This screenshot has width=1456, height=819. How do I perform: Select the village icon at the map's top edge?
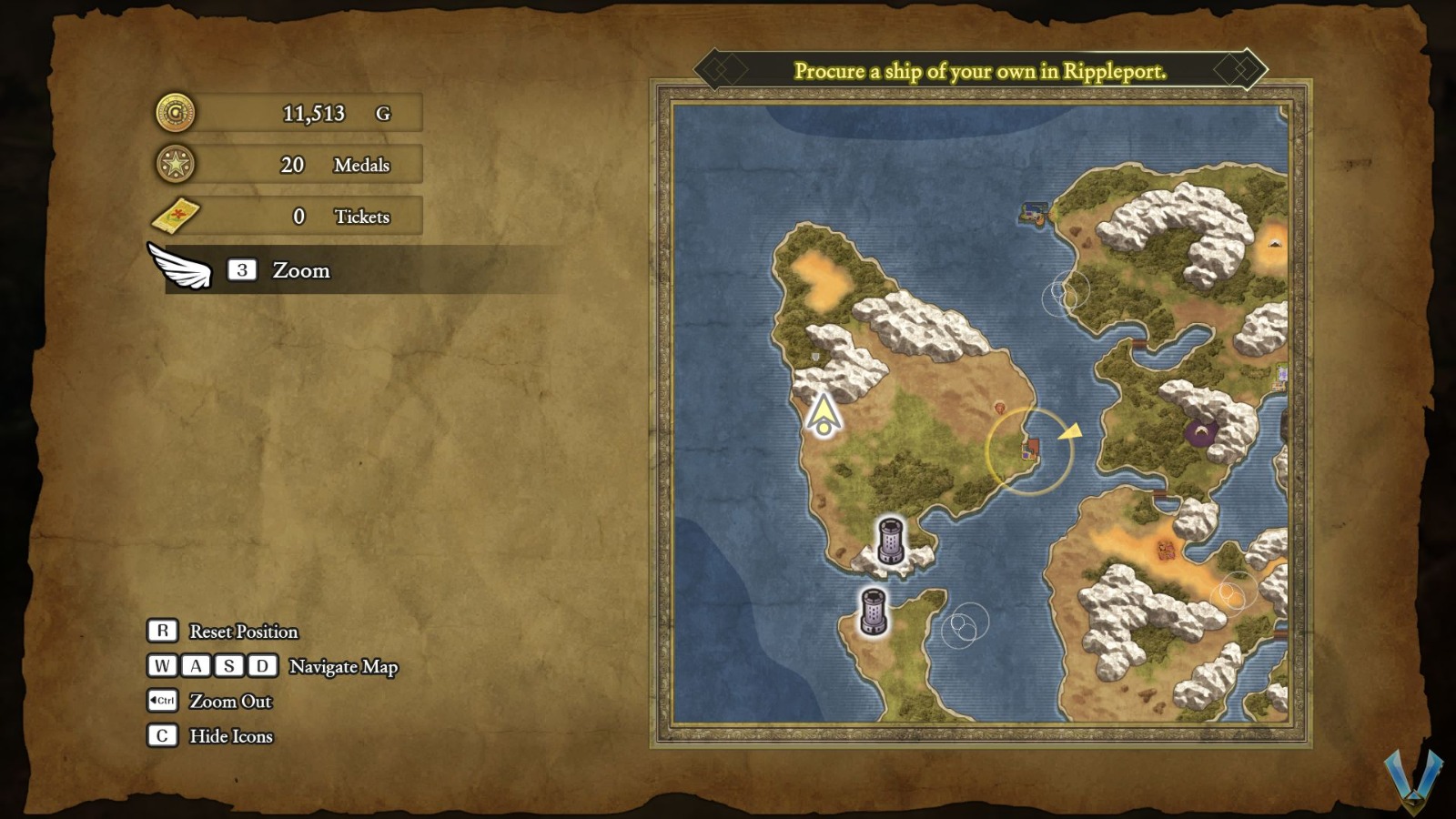pos(1035,211)
